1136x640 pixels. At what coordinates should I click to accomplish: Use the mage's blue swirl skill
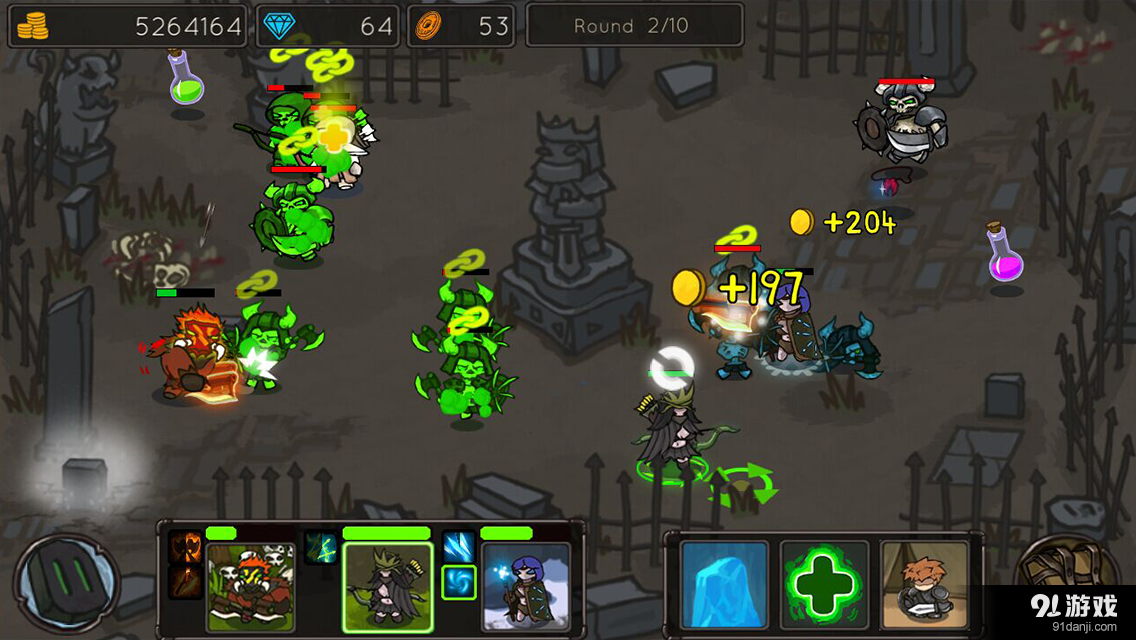click(x=459, y=581)
